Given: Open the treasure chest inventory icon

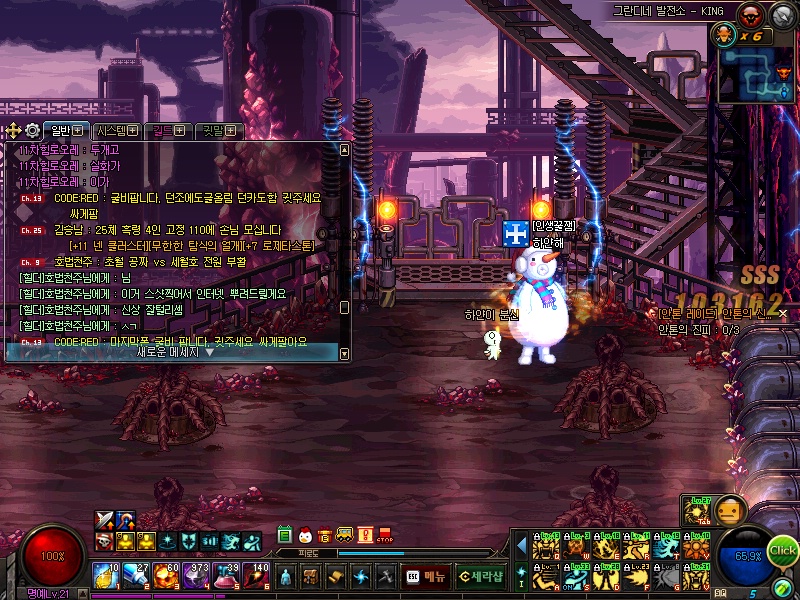Looking at the screenshot, I should [311, 576].
